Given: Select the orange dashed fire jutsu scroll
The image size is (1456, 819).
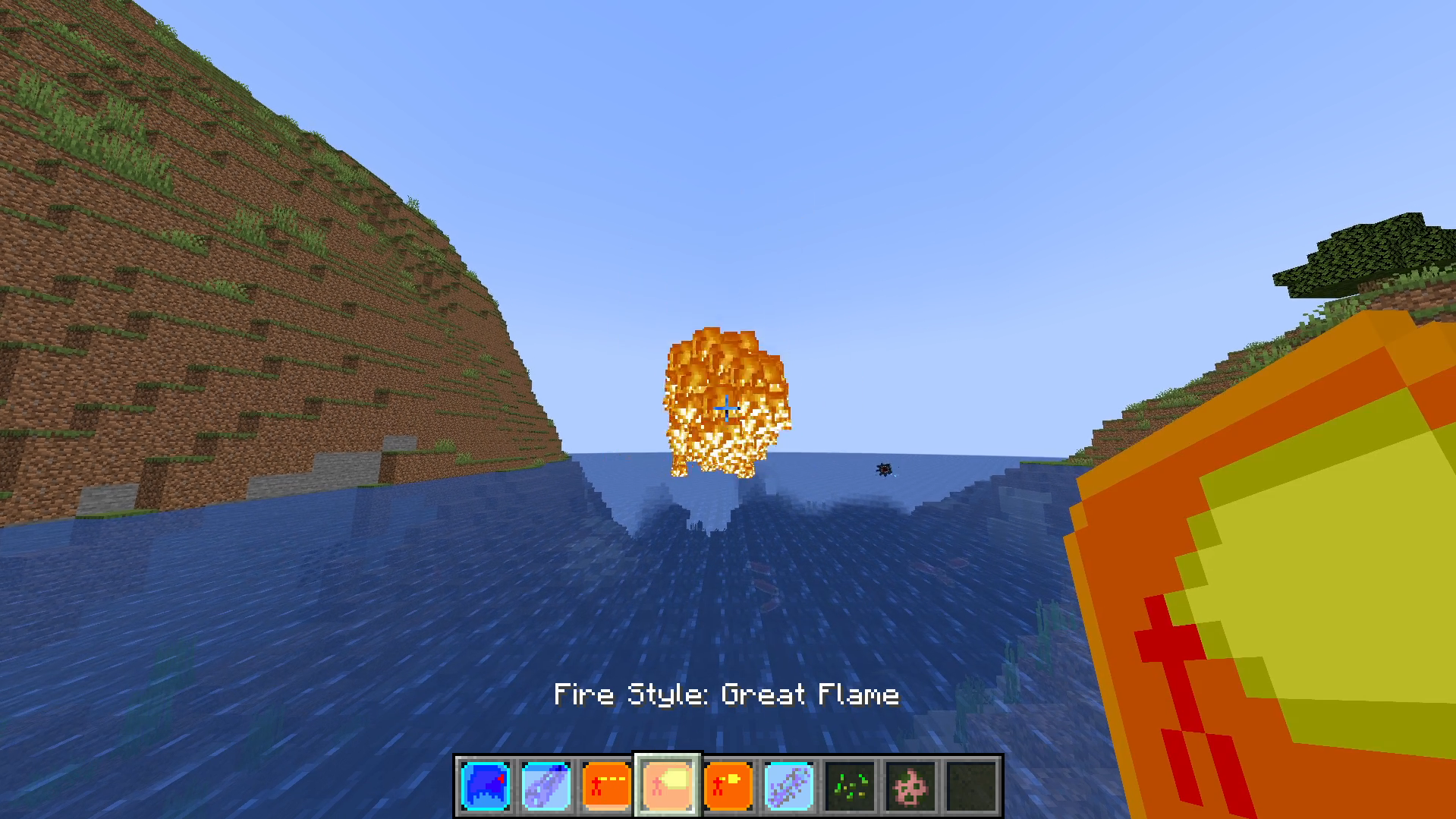Looking at the screenshot, I should tap(606, 784).
